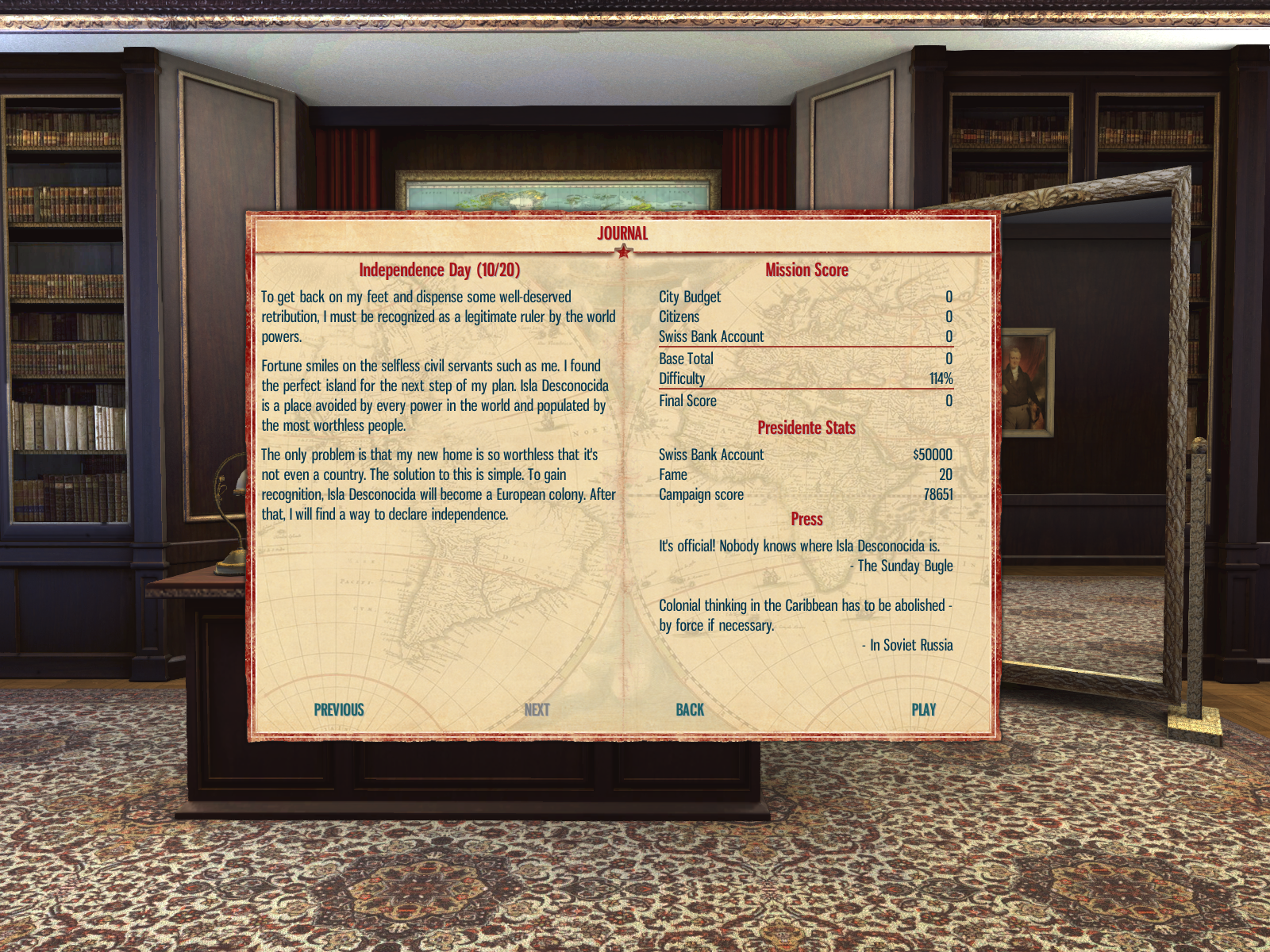Click Back to leave the journal
1270x952 pixels.
click(x=690, y=710)
